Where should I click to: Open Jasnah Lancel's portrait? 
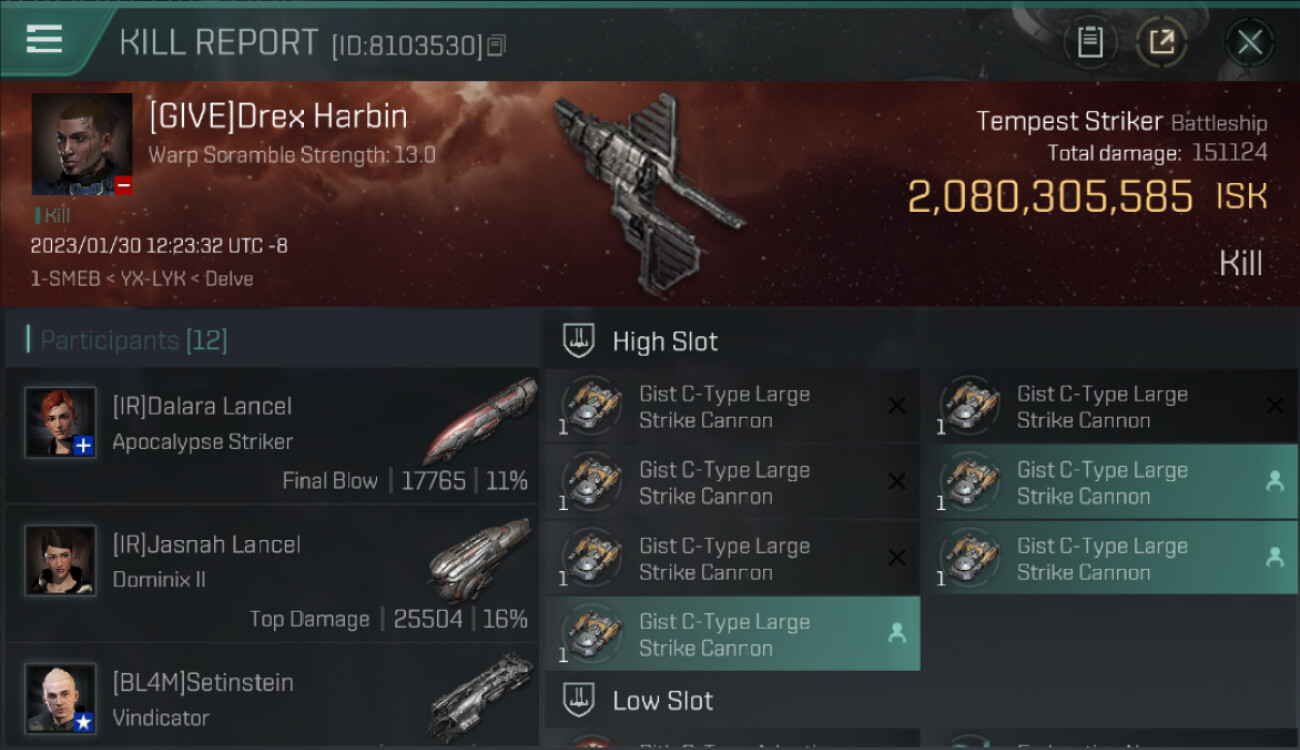point(61,561)
